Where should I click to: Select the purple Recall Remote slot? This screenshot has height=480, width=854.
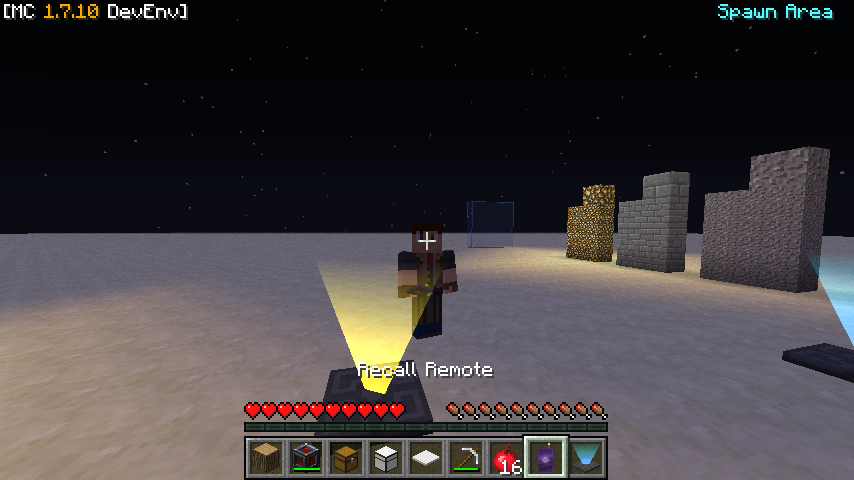click(546, 457)
